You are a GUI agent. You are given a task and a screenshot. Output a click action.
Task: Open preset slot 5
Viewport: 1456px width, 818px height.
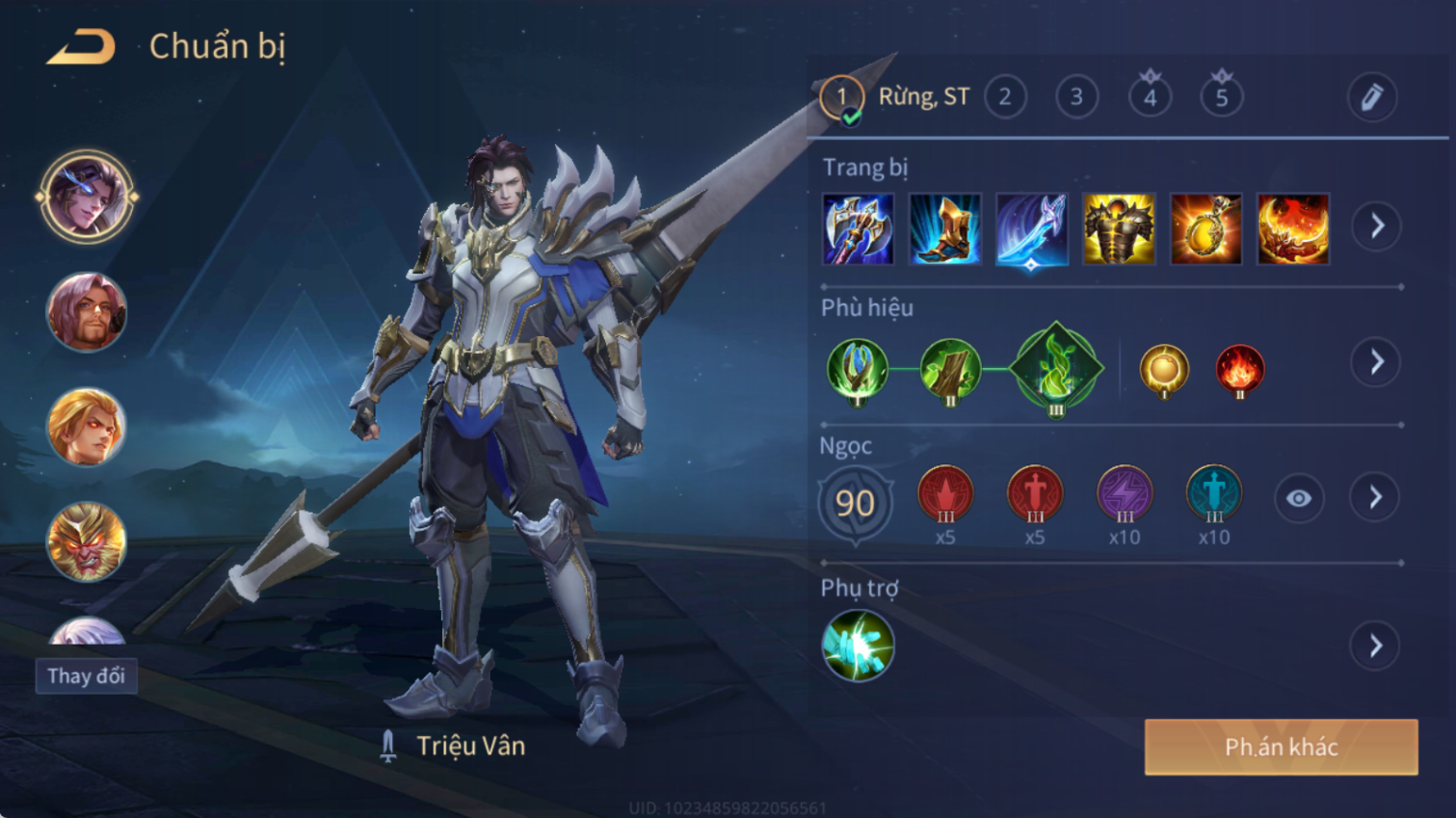[x=1221, y=96]
